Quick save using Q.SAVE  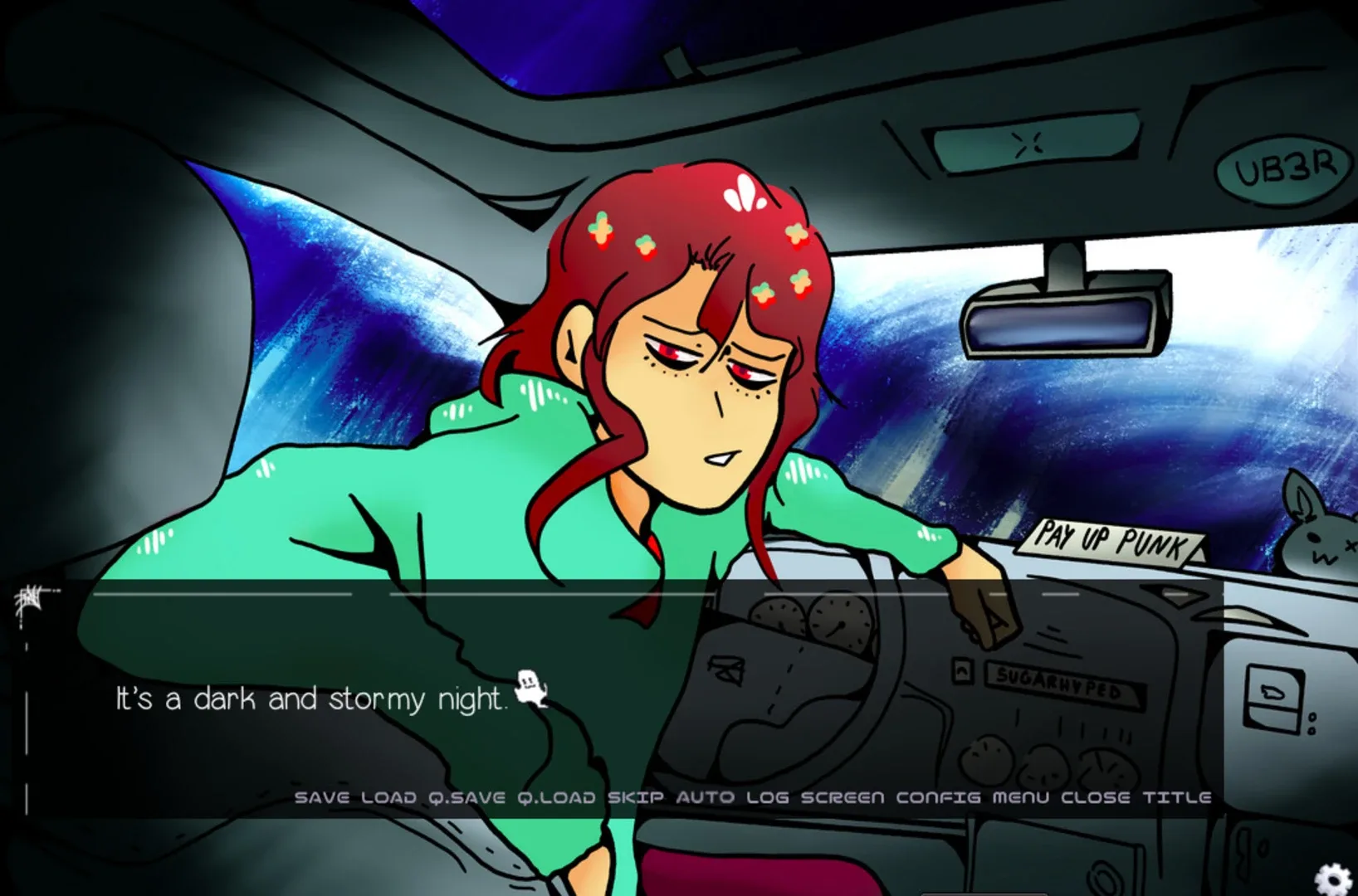(468, 797)
